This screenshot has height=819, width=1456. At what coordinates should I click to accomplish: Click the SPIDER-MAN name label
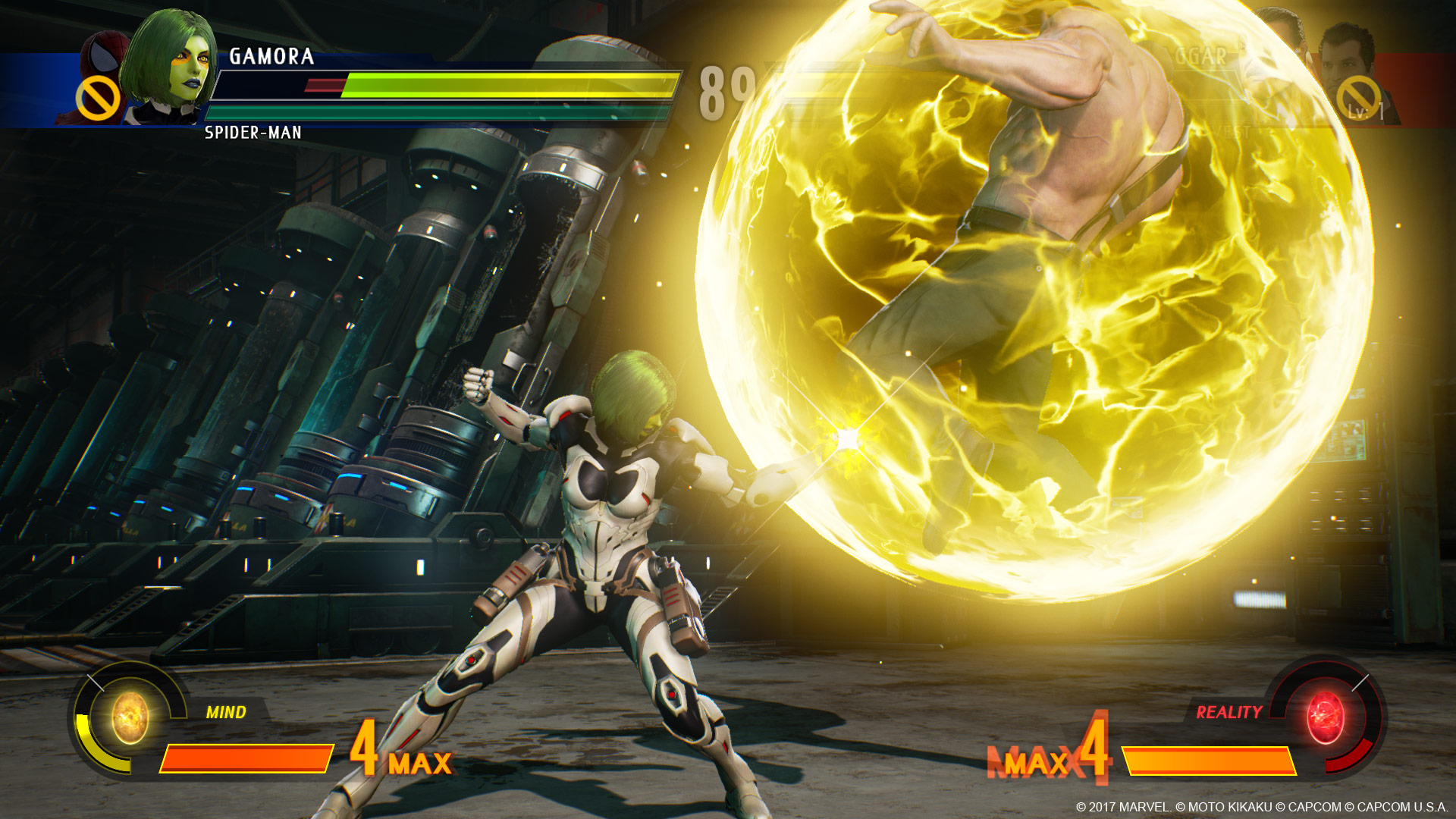(254, 133)
